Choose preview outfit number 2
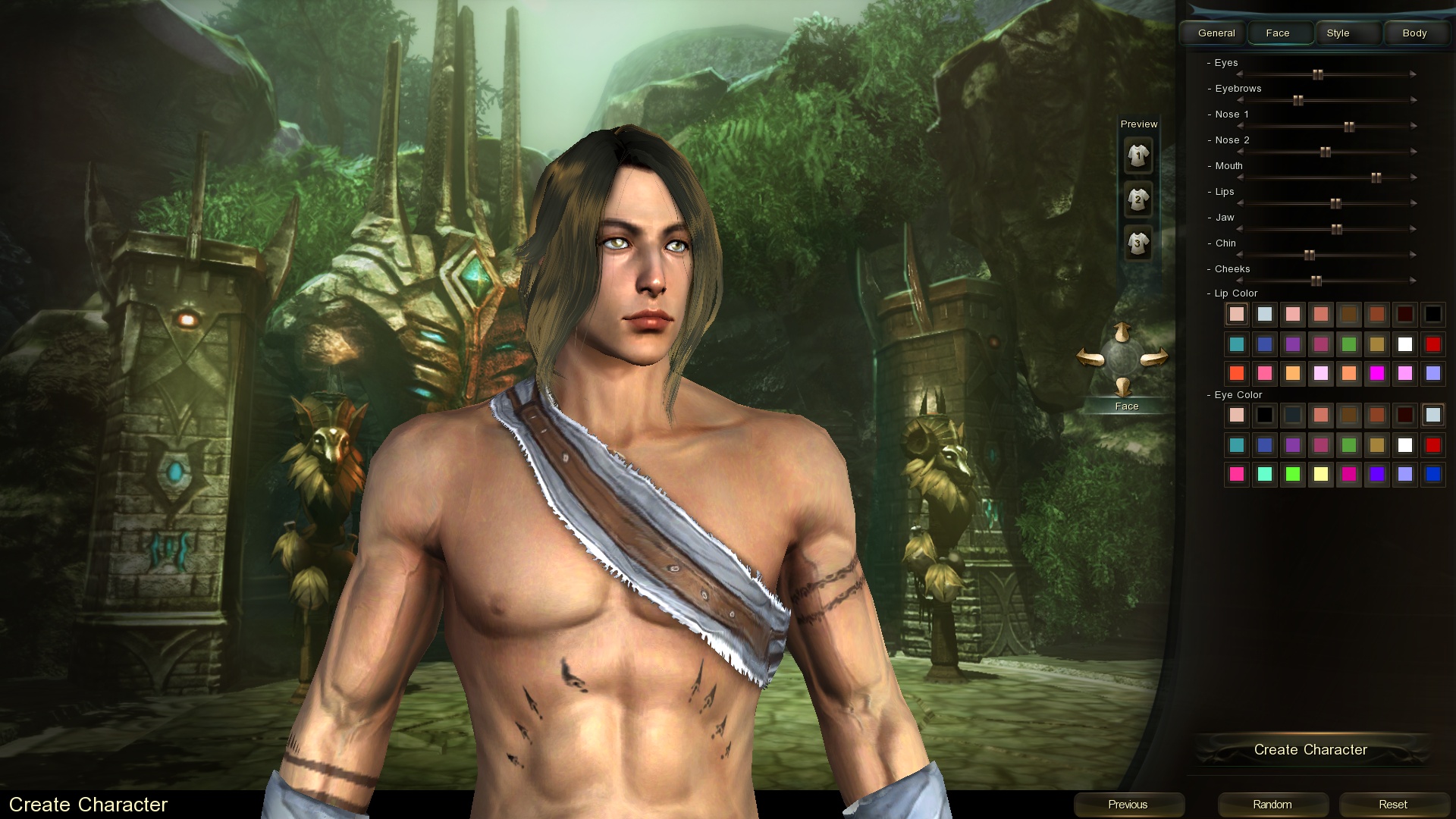 pyautogui.click(x=1137, y=200)
